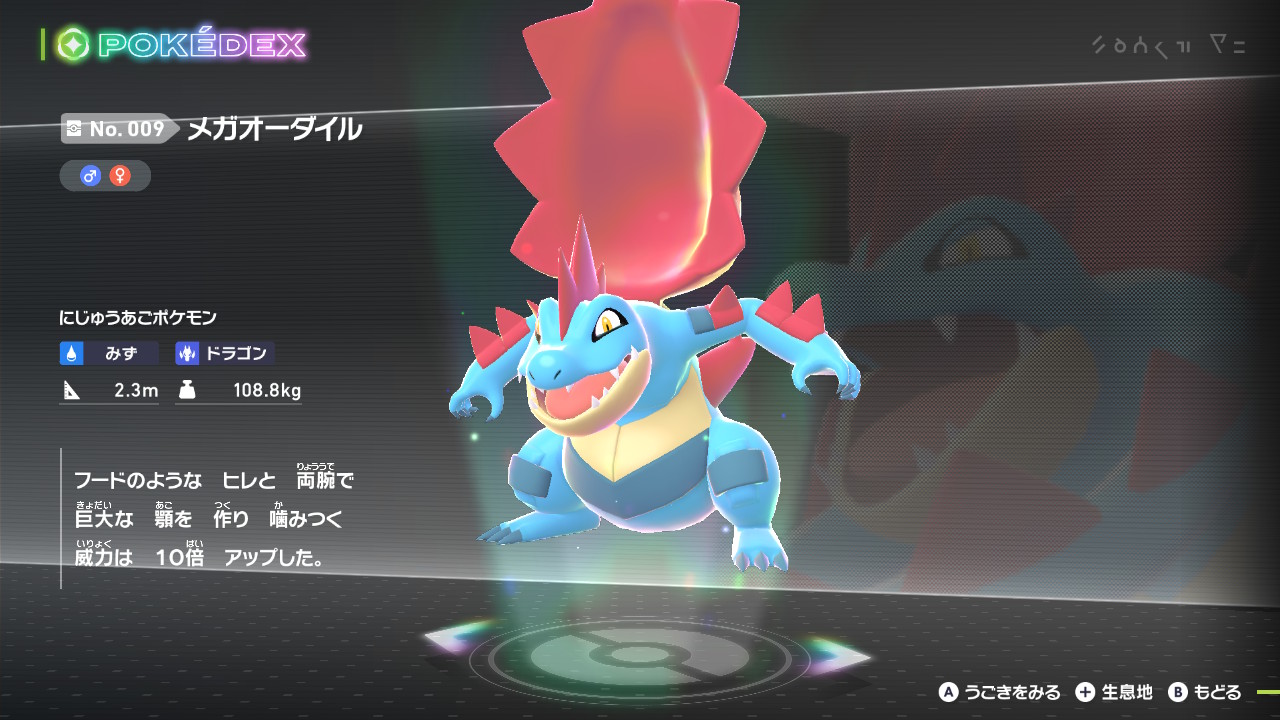Select the blue male gender symbol

pos(91,176)
